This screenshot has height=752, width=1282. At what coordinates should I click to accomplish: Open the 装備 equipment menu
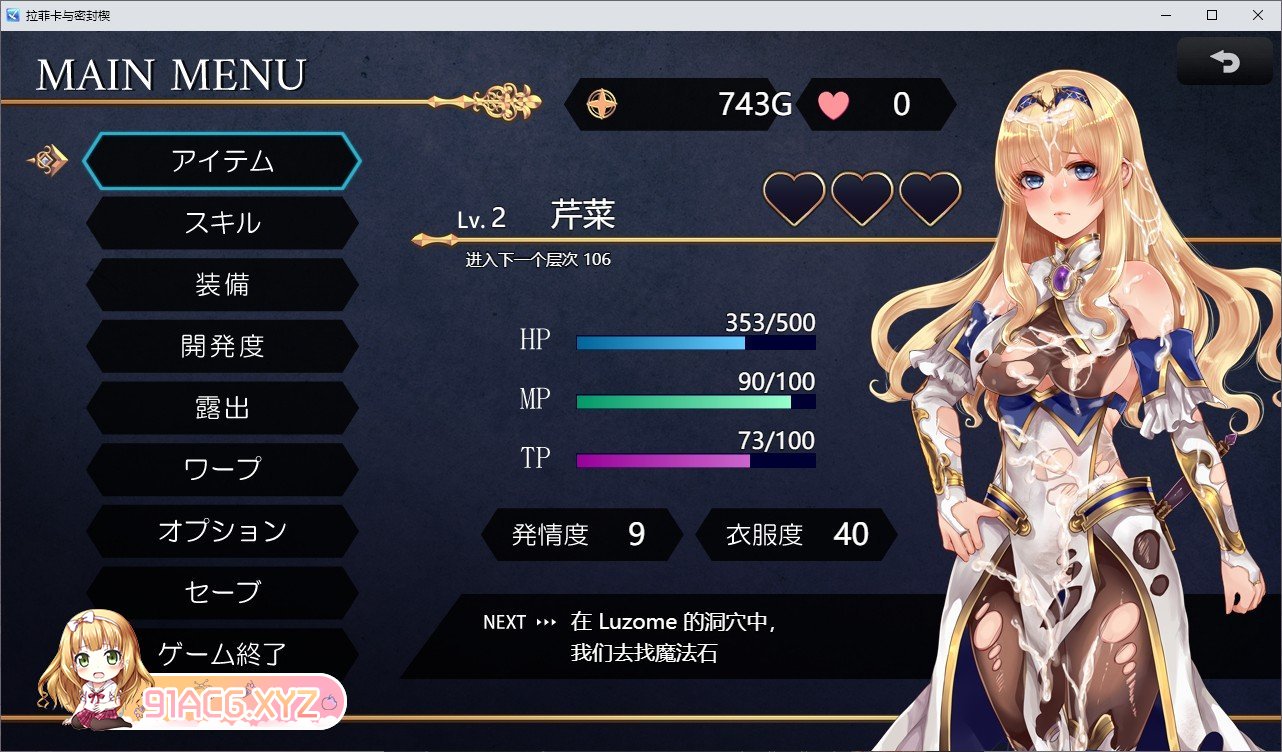click(222, 285)
